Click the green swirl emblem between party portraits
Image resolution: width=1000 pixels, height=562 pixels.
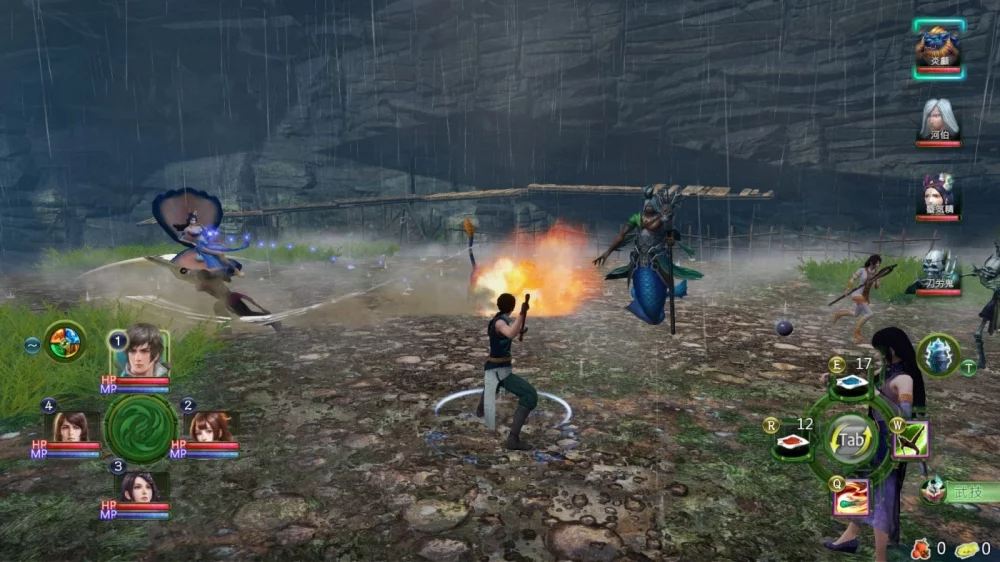coord(141,430)
